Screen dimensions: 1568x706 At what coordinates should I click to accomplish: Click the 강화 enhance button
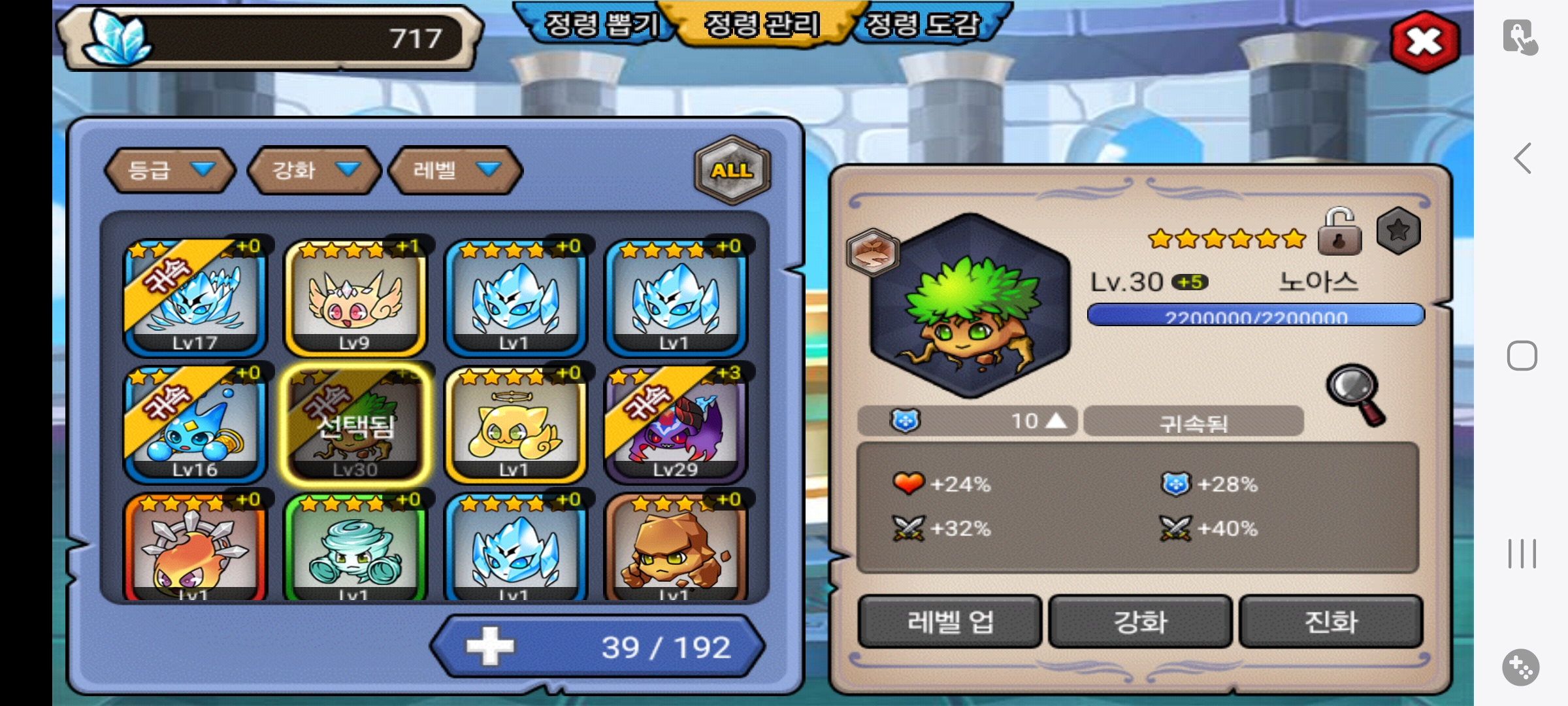click(1140, 621)
